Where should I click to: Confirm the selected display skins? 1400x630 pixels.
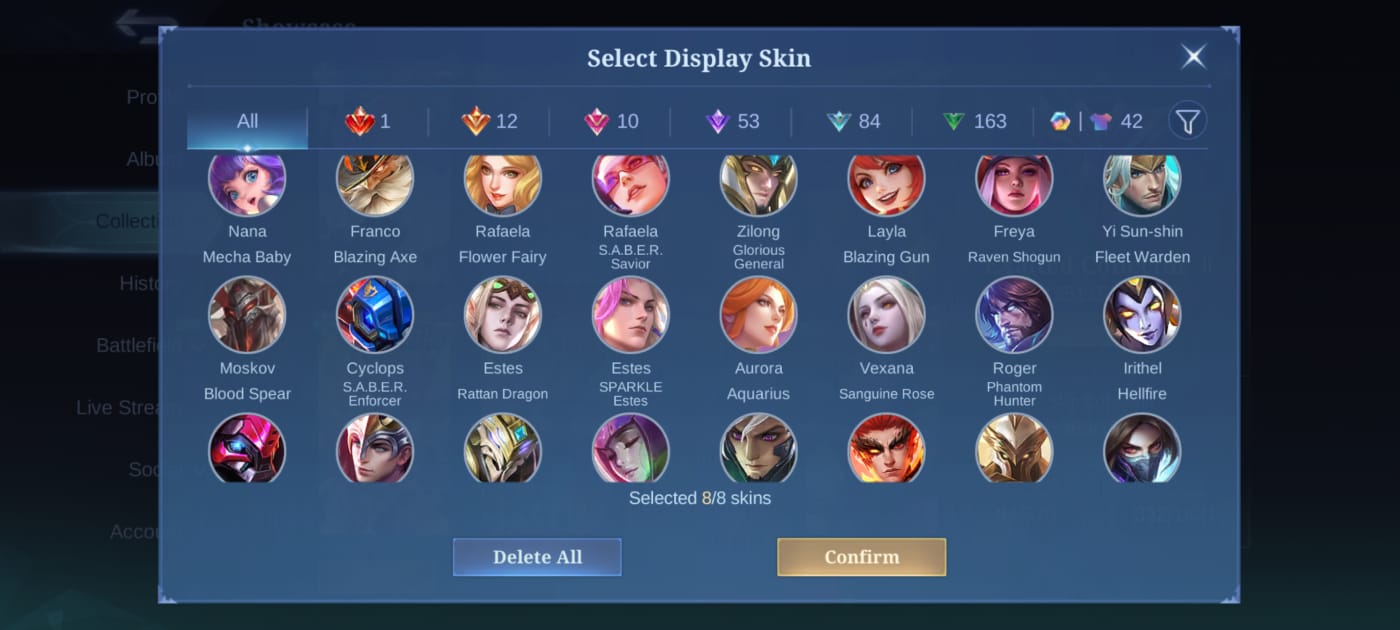point(861,557)
